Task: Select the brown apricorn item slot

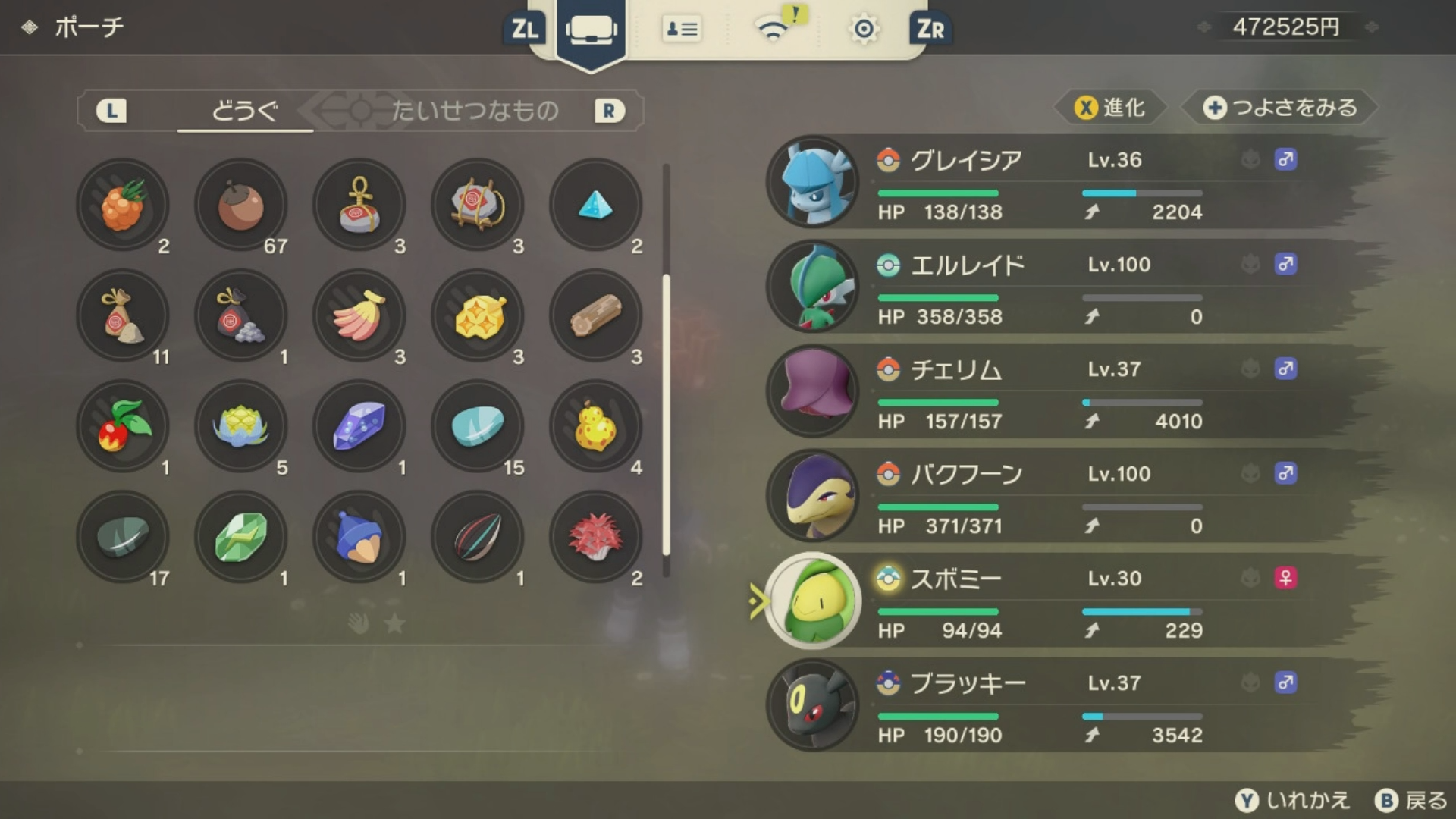Action: pos(241,205)
